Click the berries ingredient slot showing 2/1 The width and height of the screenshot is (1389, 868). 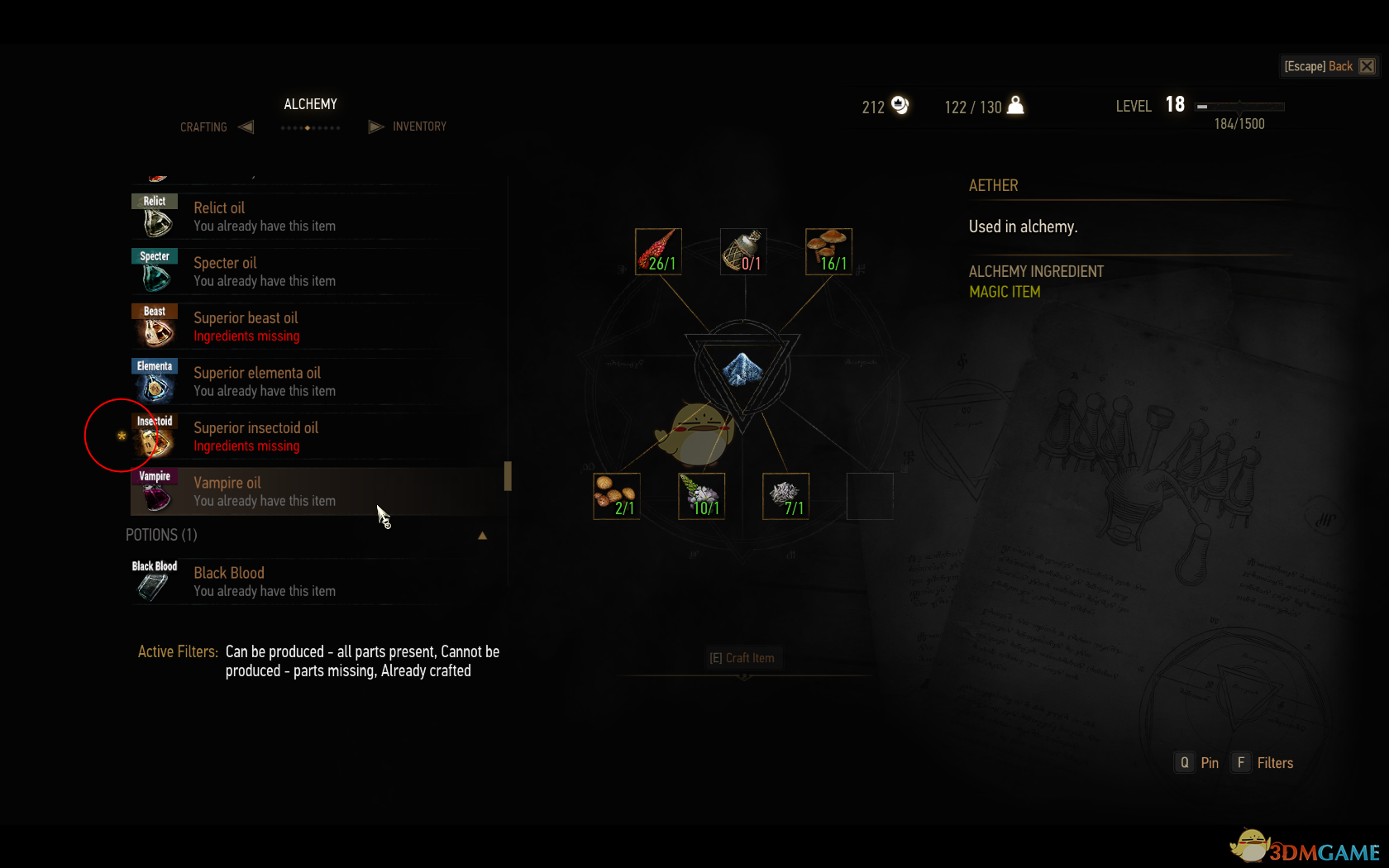pyautogui.click(x=617, y=496)
